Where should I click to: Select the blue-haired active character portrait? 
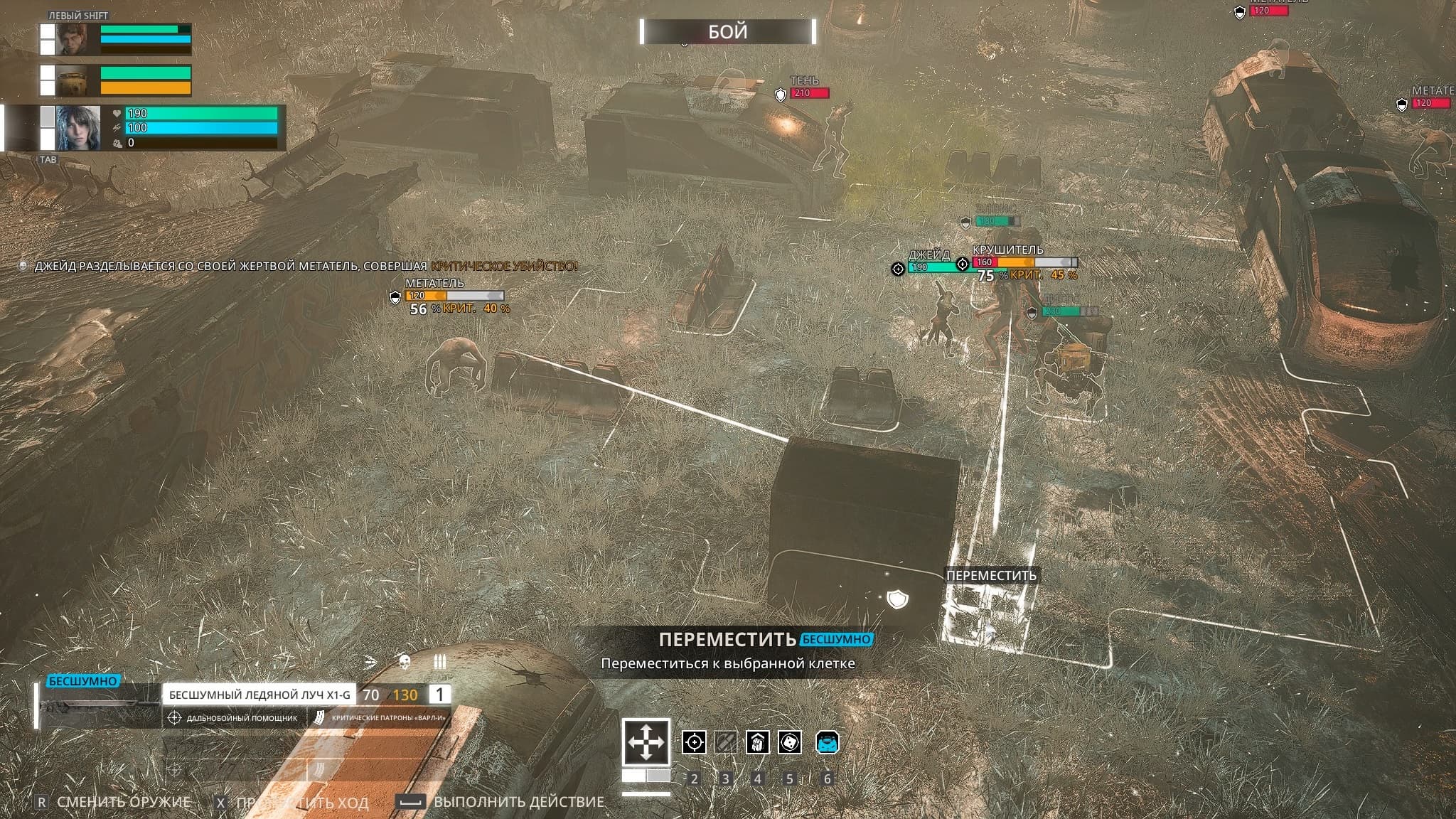pyautogui.click(x=78, y=128)
